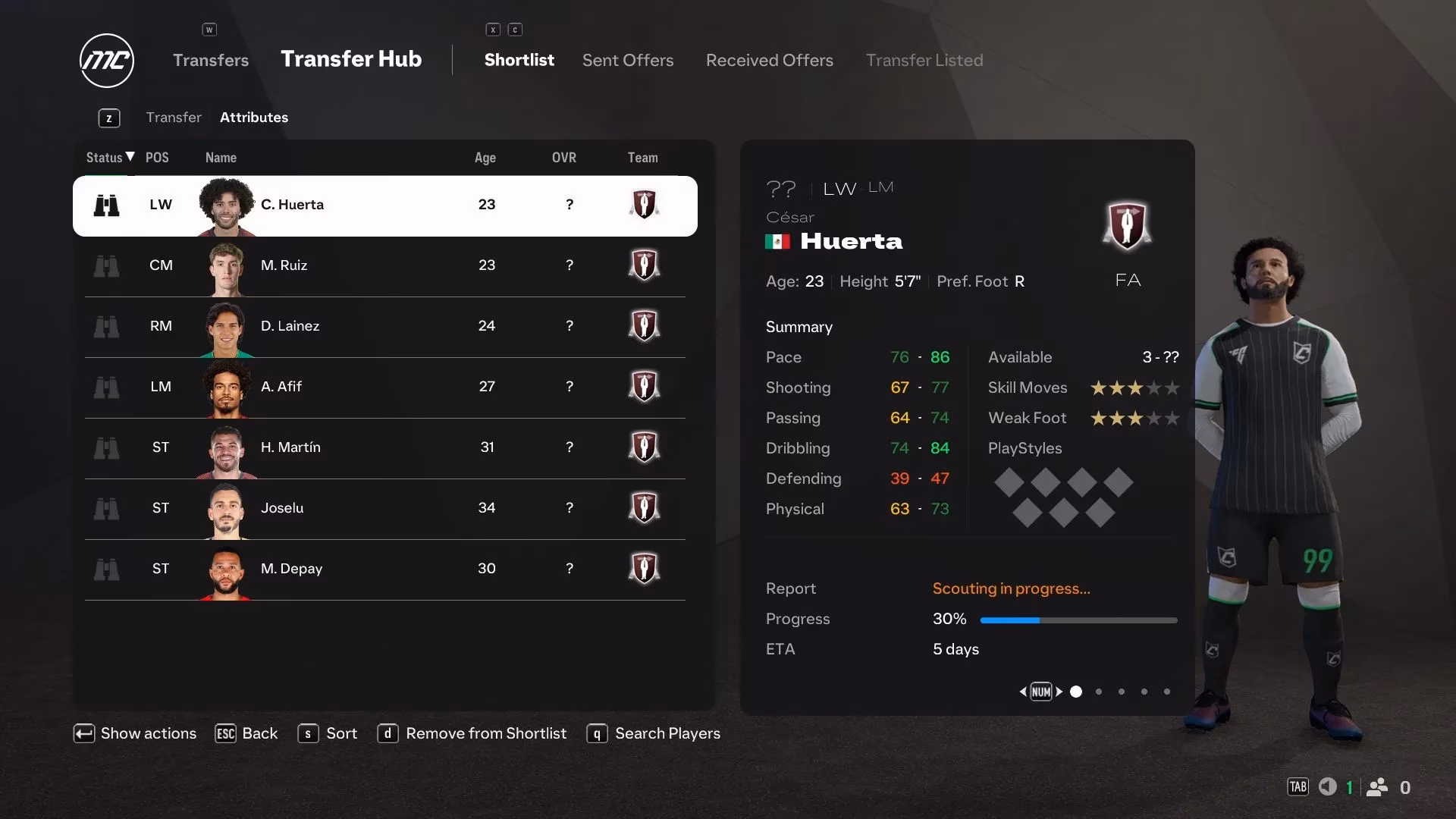
Task: Open the Transfer sub-tab
Action: (174, 118)
